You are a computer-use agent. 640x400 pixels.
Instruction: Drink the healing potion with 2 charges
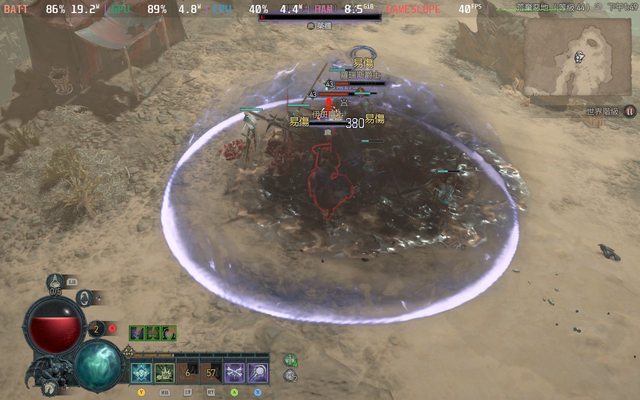click(x=96, y=328)
